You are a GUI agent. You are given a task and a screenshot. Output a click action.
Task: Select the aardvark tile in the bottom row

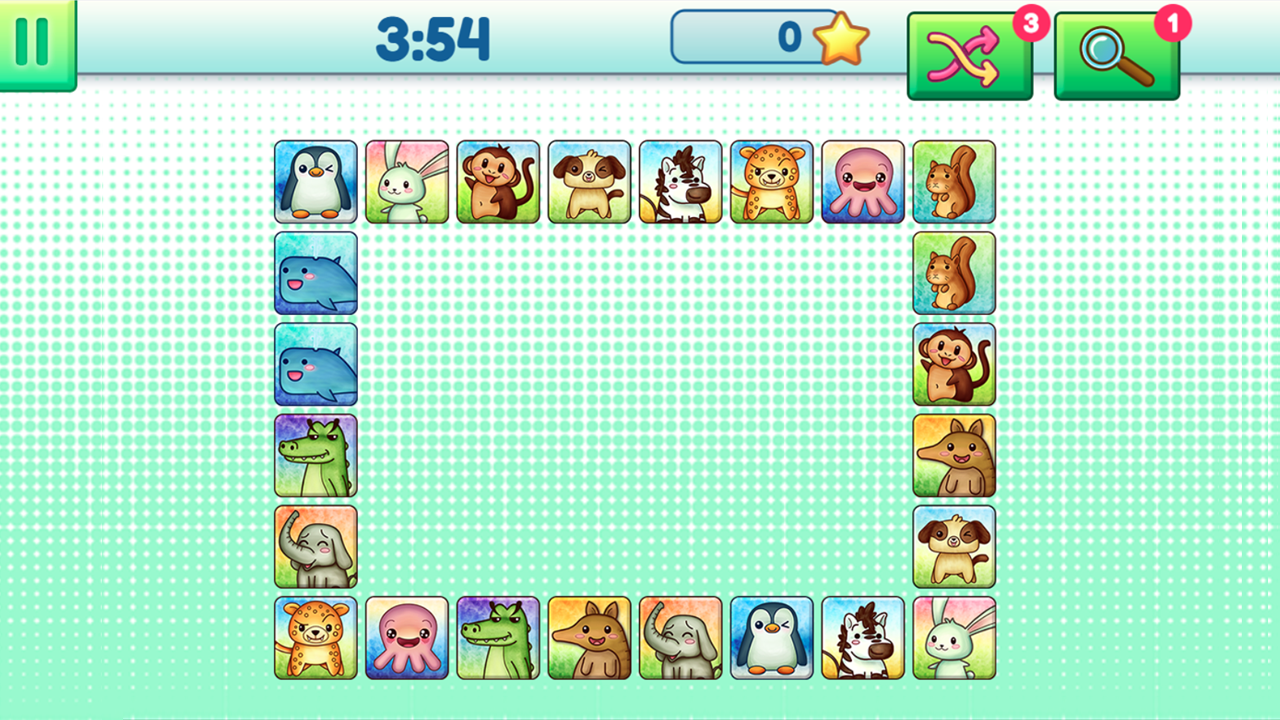(589, 637)
